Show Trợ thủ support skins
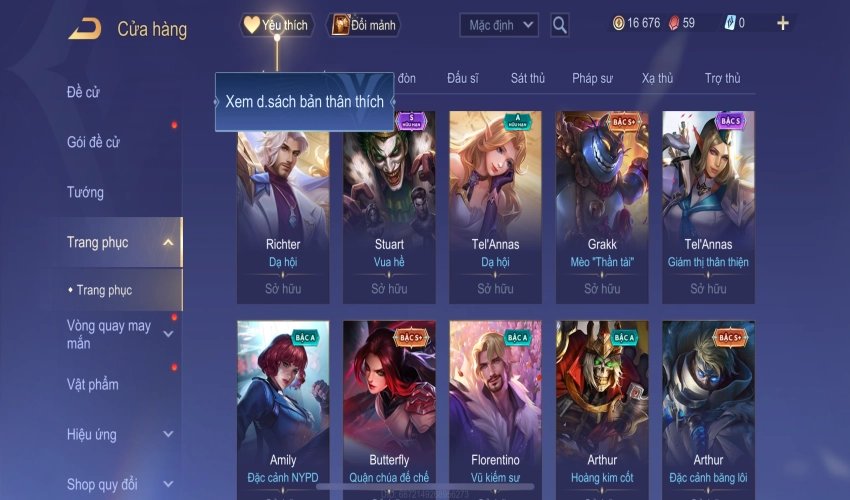850x500 pixels. 722,78
